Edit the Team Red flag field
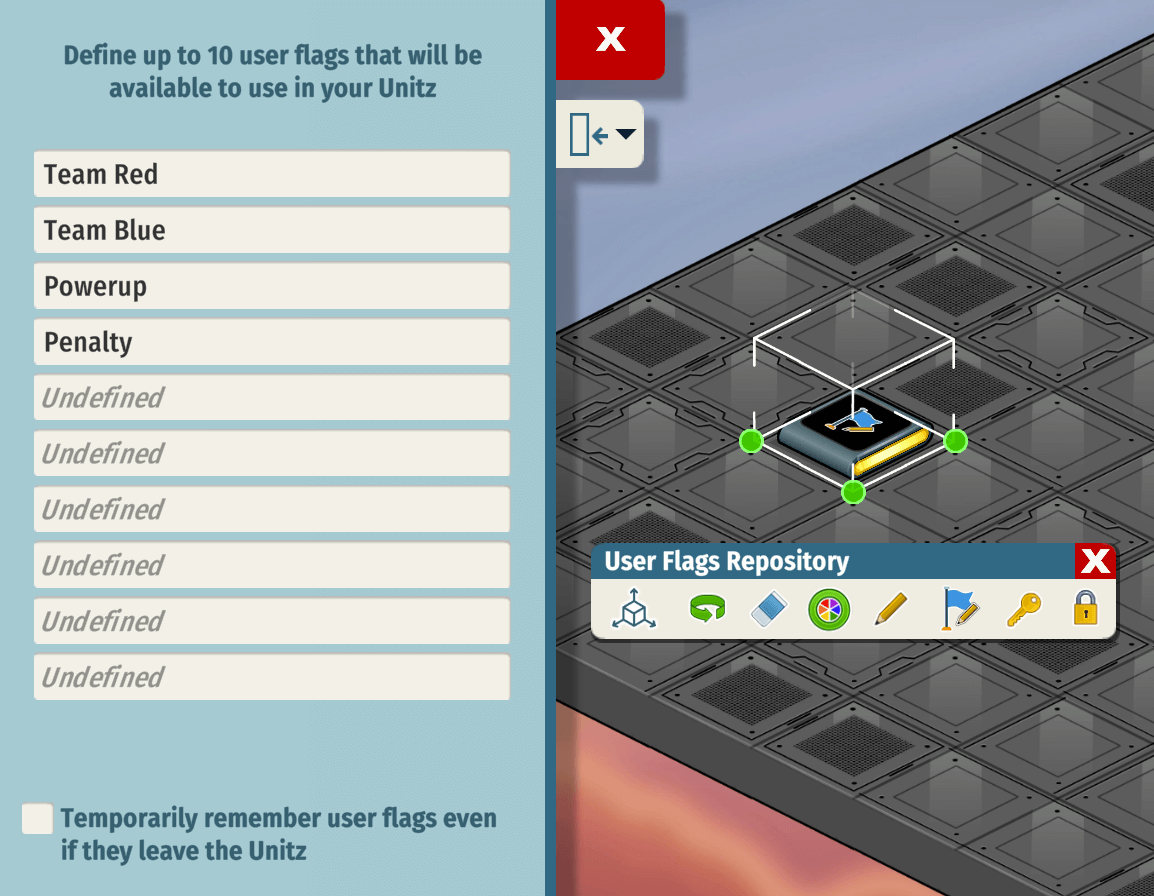This screenshot has height=896, width=1154. (271, 175)
